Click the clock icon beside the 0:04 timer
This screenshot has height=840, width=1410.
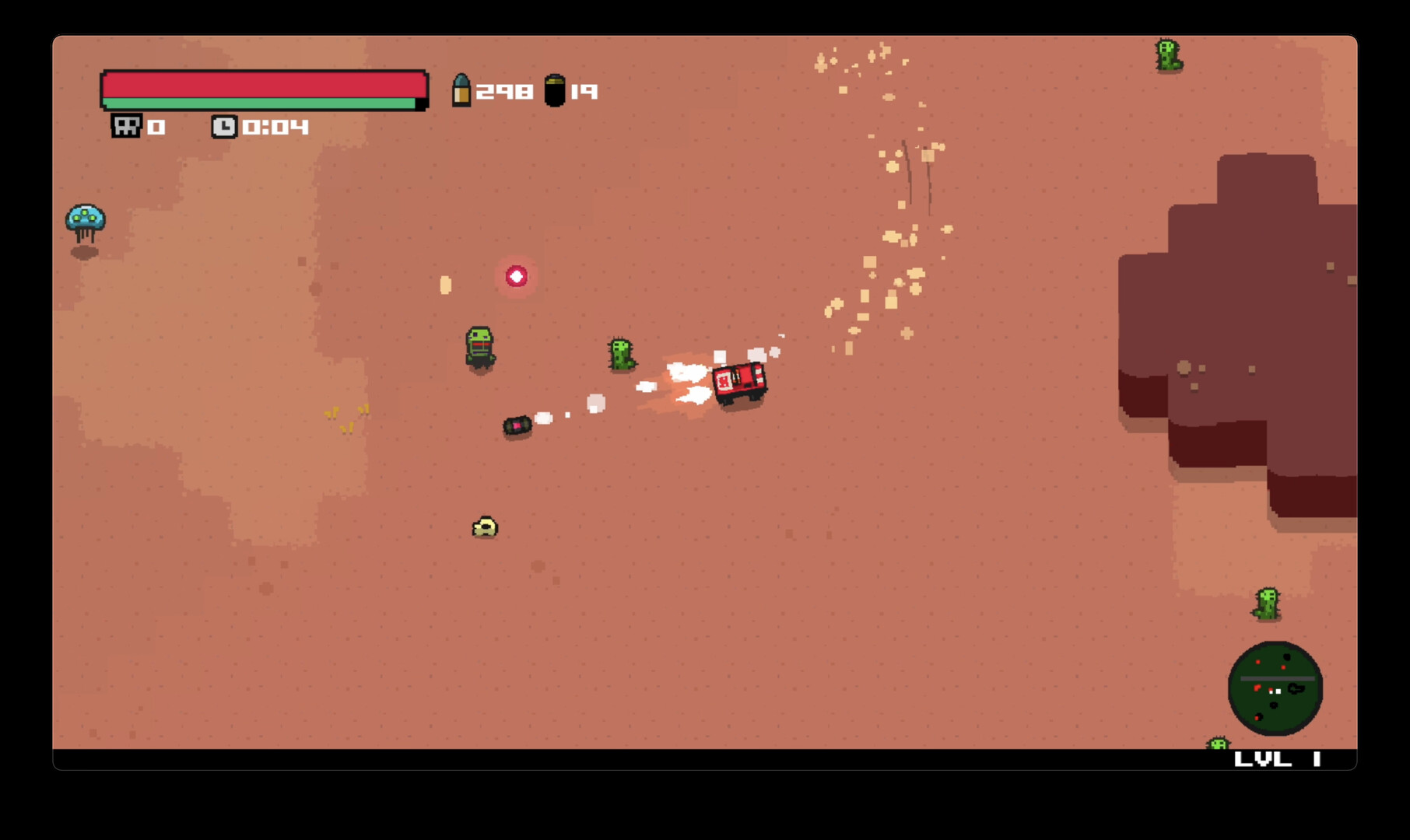[x=224, y=126]
